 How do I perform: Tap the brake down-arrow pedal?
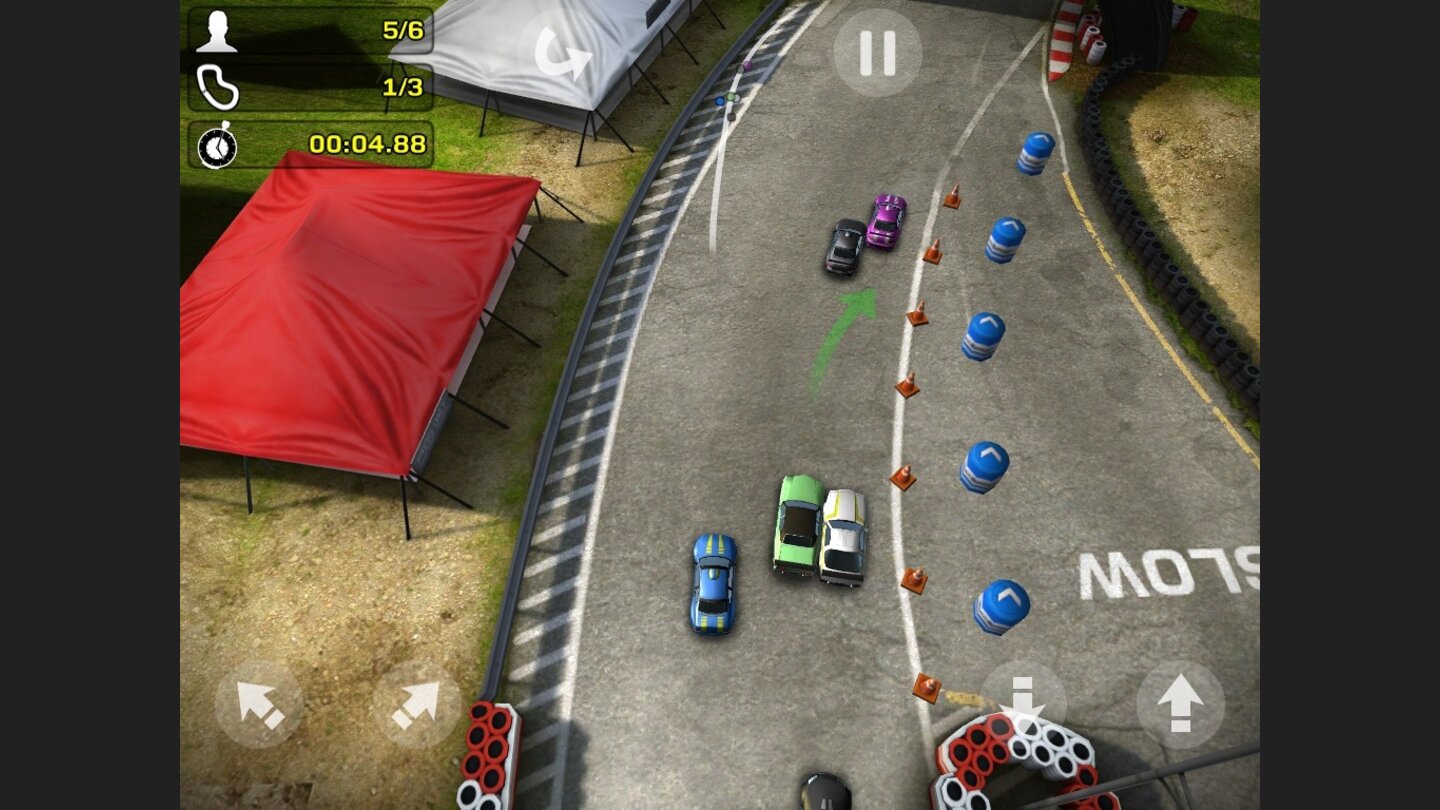pyautogui.click(x=1021, y=703)
